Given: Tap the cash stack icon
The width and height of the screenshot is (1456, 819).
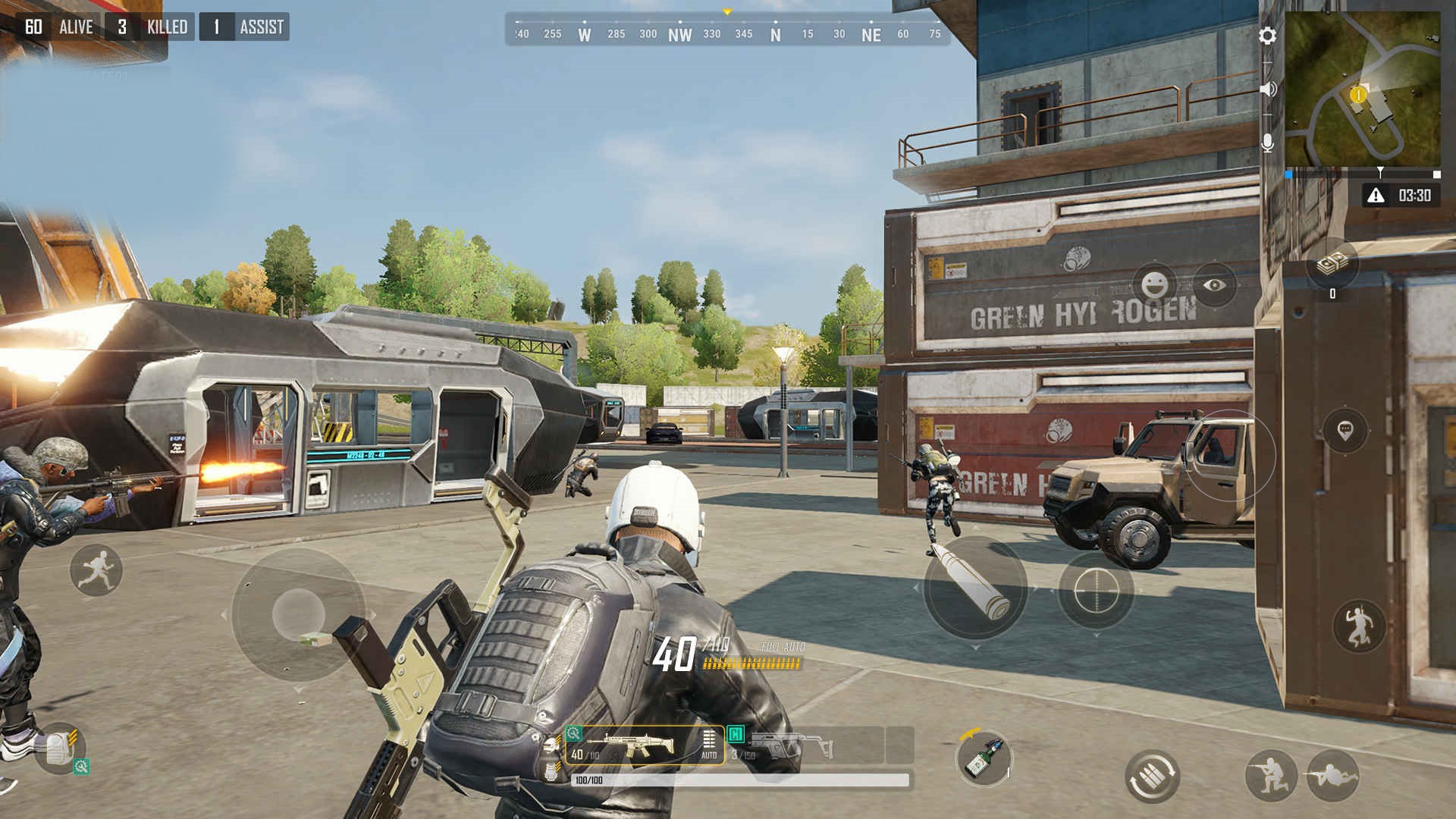Looking at the screenshot, I should coord(1332,265).
